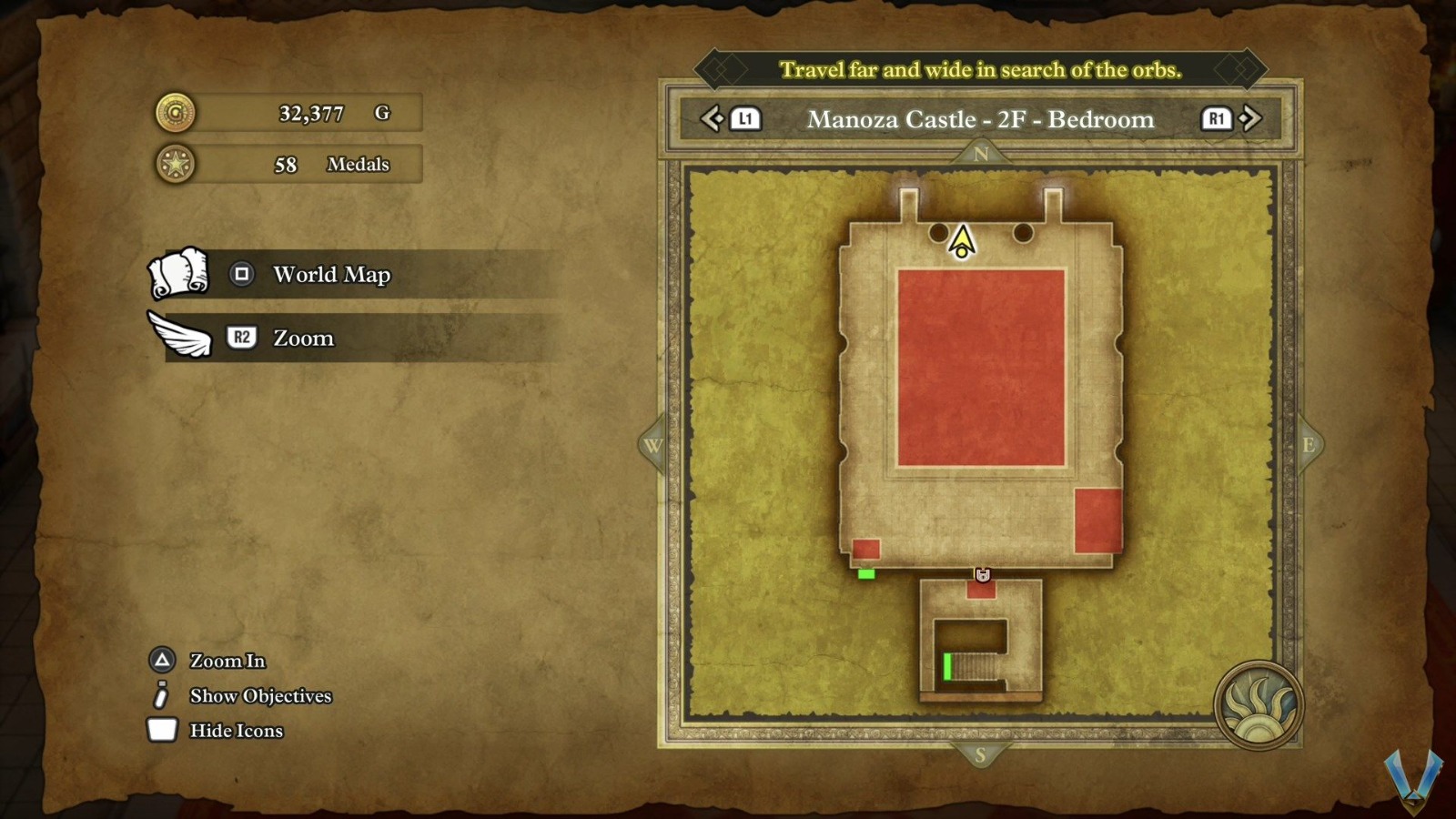
Task: Choose Show Objectives option
Action: pyautogui.click(x=259, y=696)
